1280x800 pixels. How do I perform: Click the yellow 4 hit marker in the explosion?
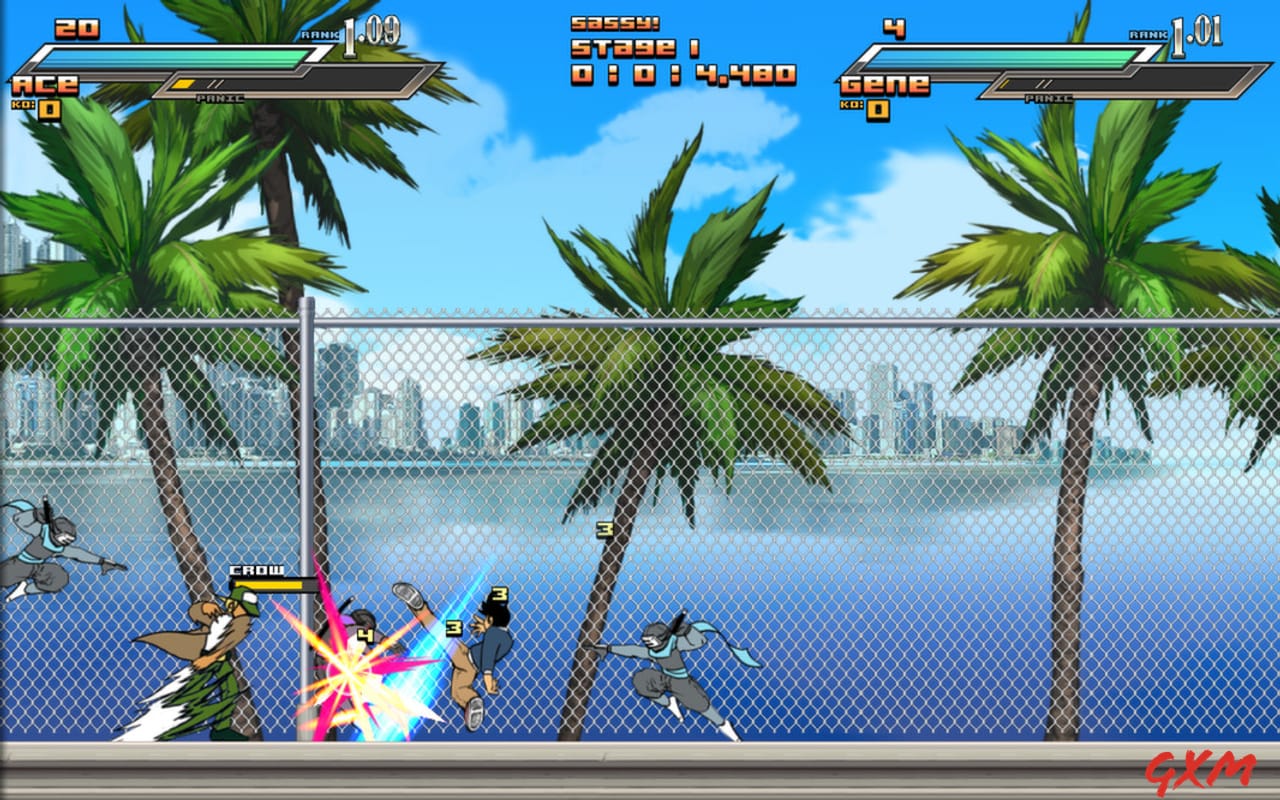[x=364, y=636]
